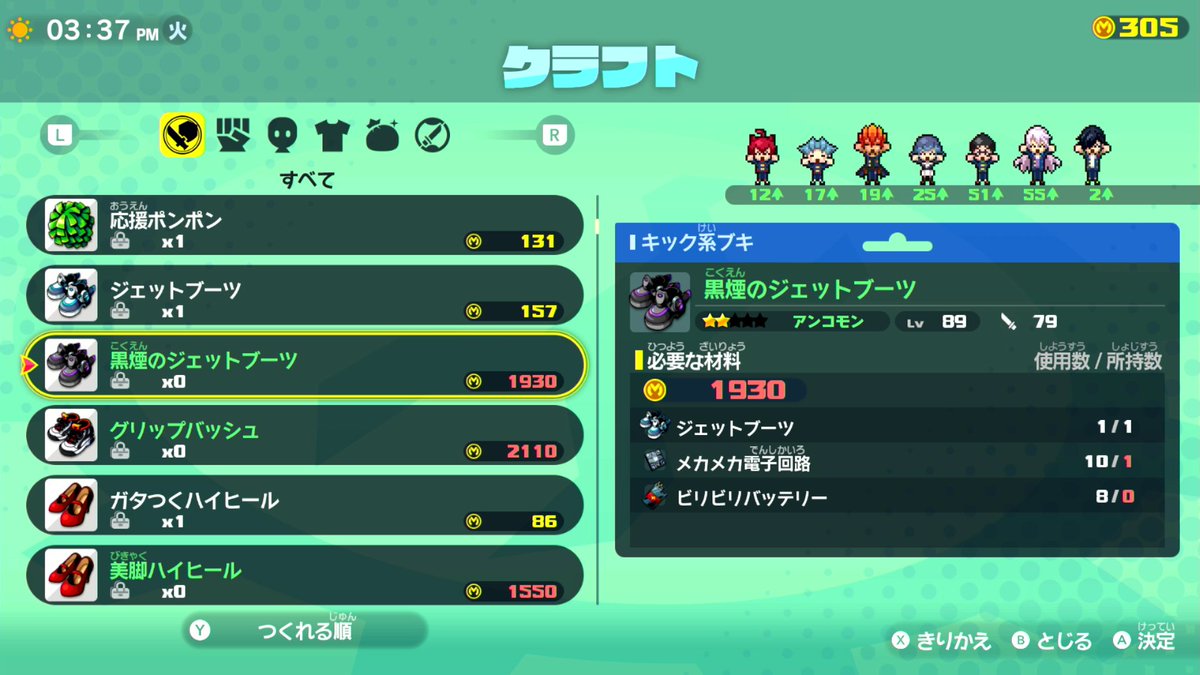
Task: Switch to the face mask category tab
Action: pos(283,135)
